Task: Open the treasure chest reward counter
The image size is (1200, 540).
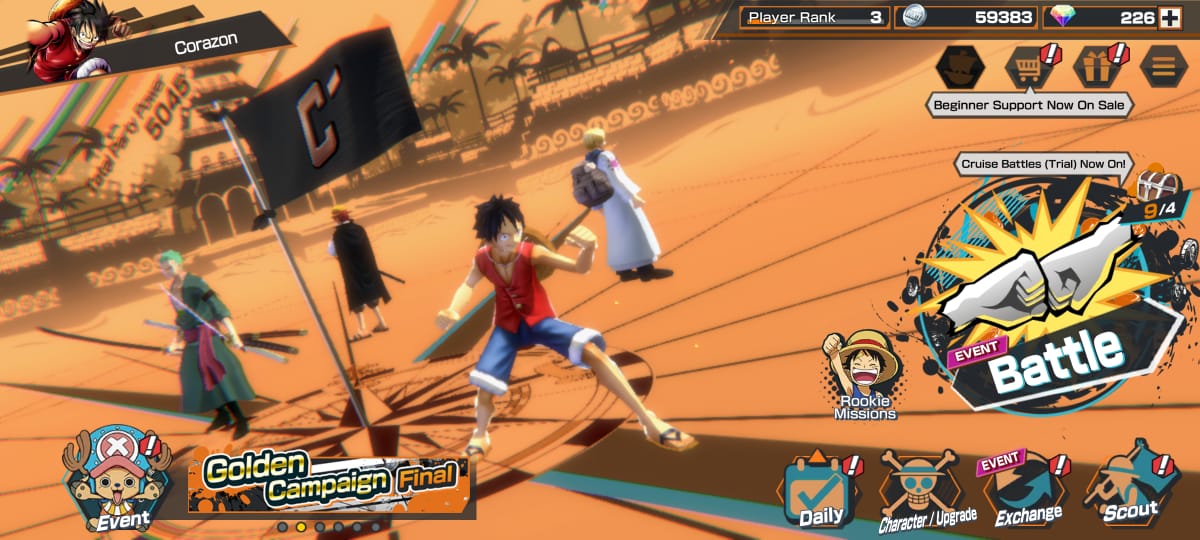Action: [x=1157, y=197]
